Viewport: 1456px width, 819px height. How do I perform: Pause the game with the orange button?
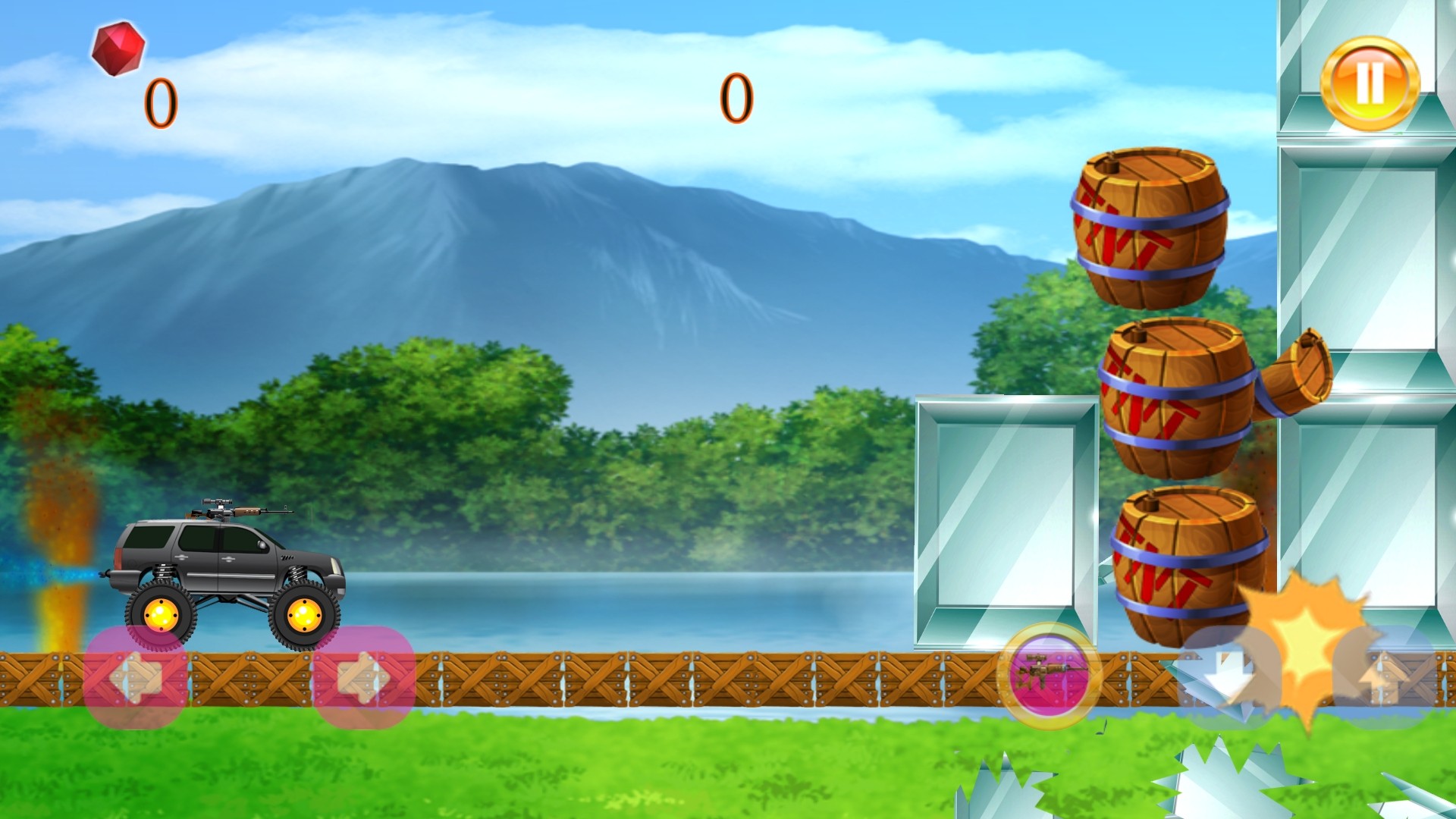1370,83
